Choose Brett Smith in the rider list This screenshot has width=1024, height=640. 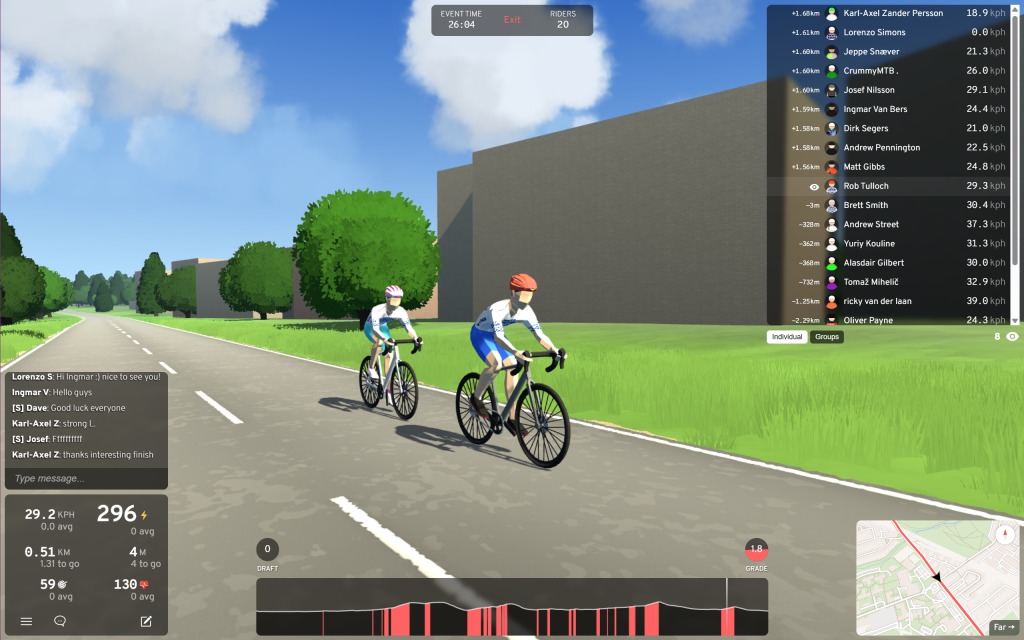(865, 205)
